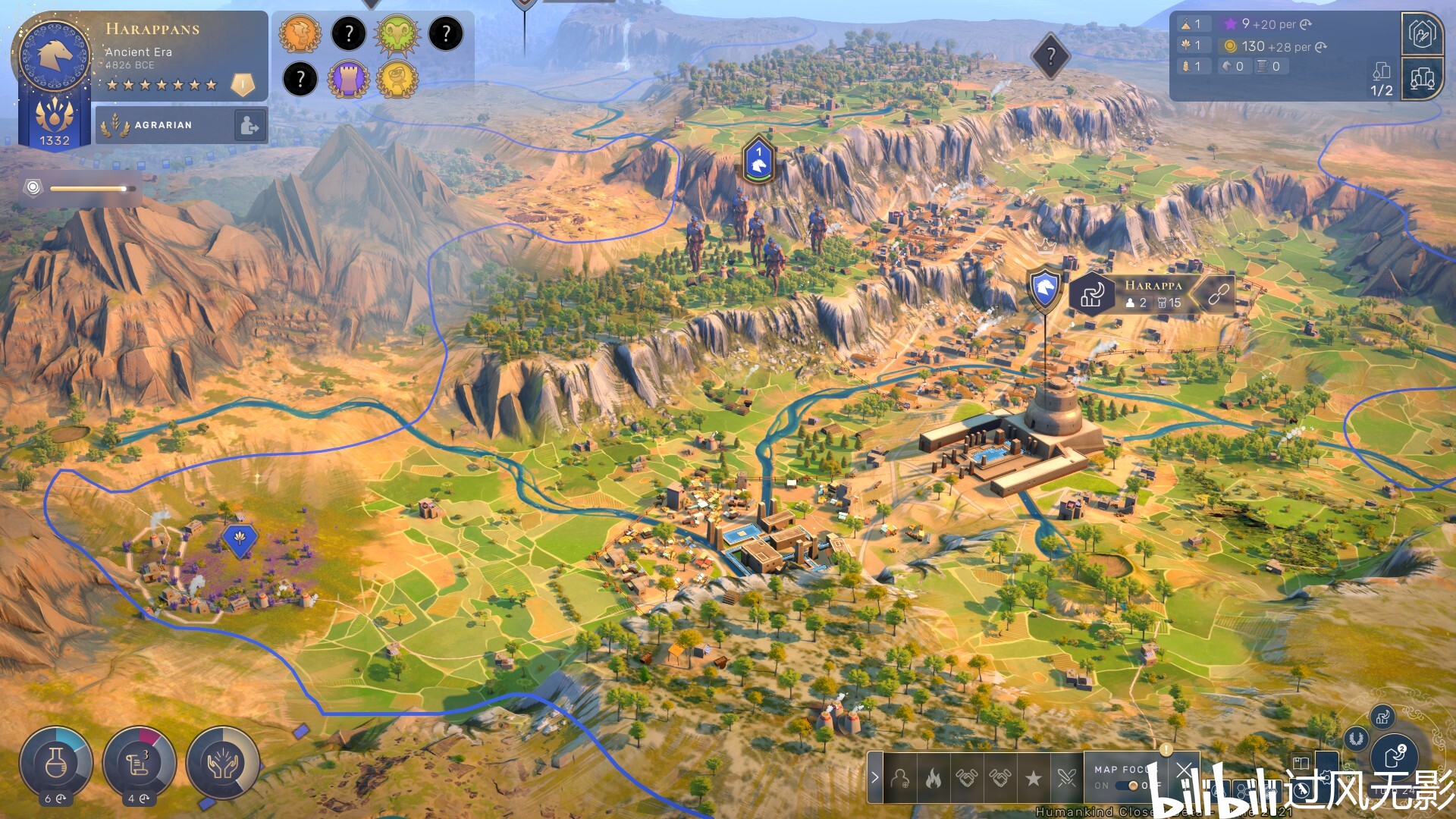The image size is (1456, 819).
Task: Select the green ram skull culture medallion
Action: pos(397,34)
